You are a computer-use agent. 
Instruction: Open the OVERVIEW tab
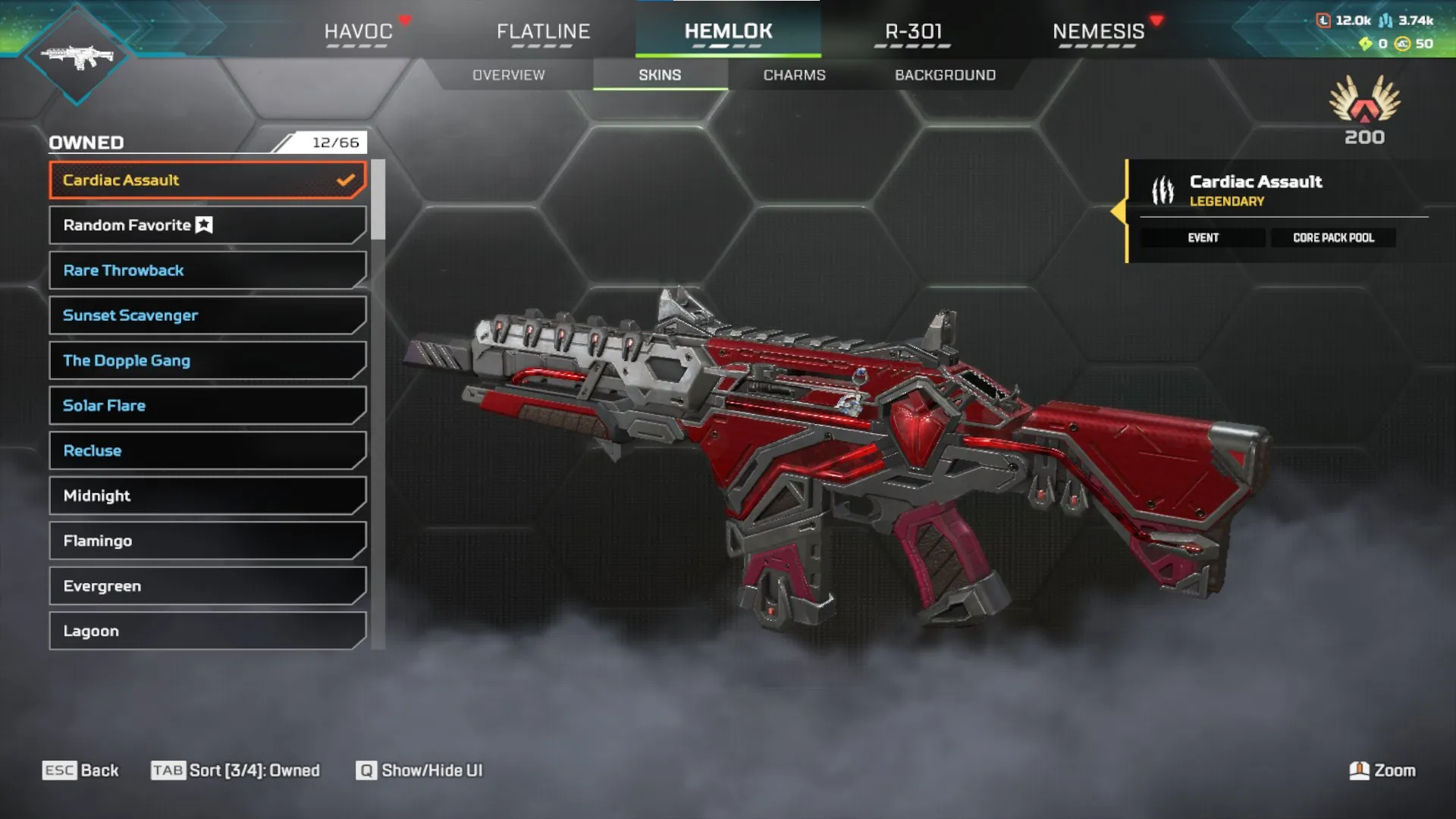[x=508, y=74]
